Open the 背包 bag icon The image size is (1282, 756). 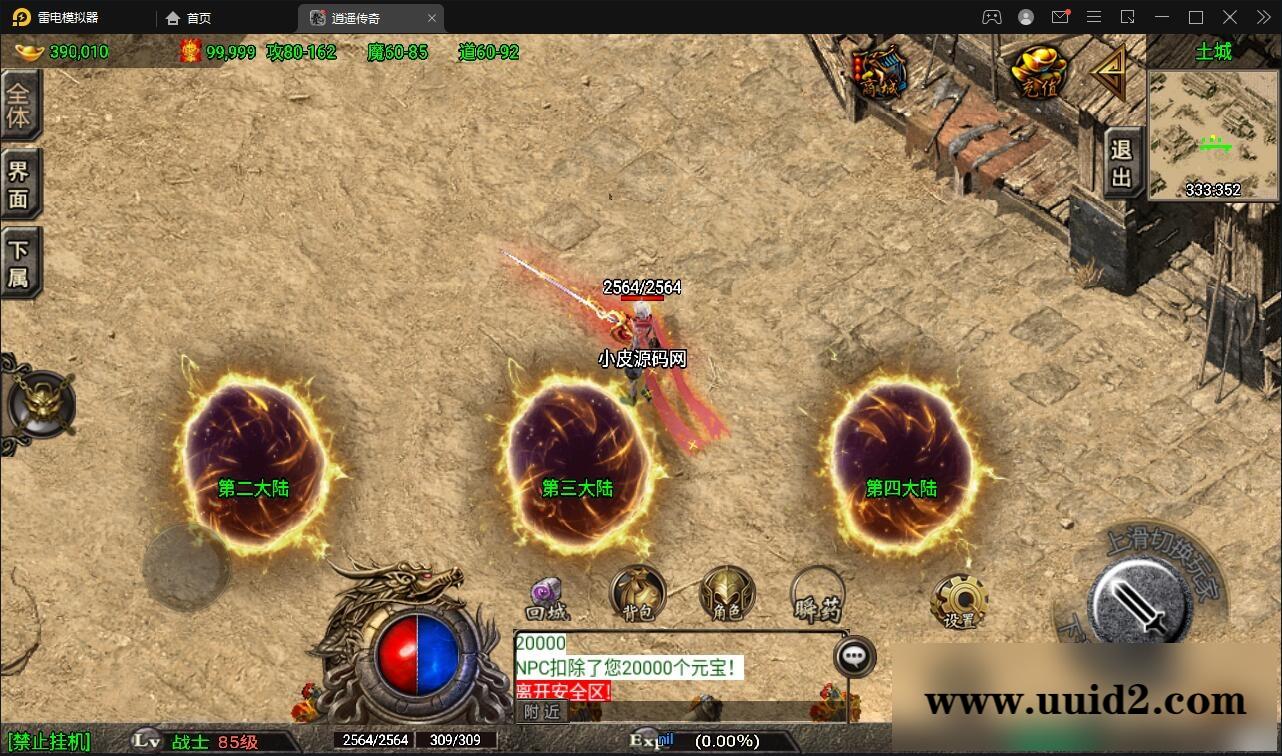coord(637,592)
